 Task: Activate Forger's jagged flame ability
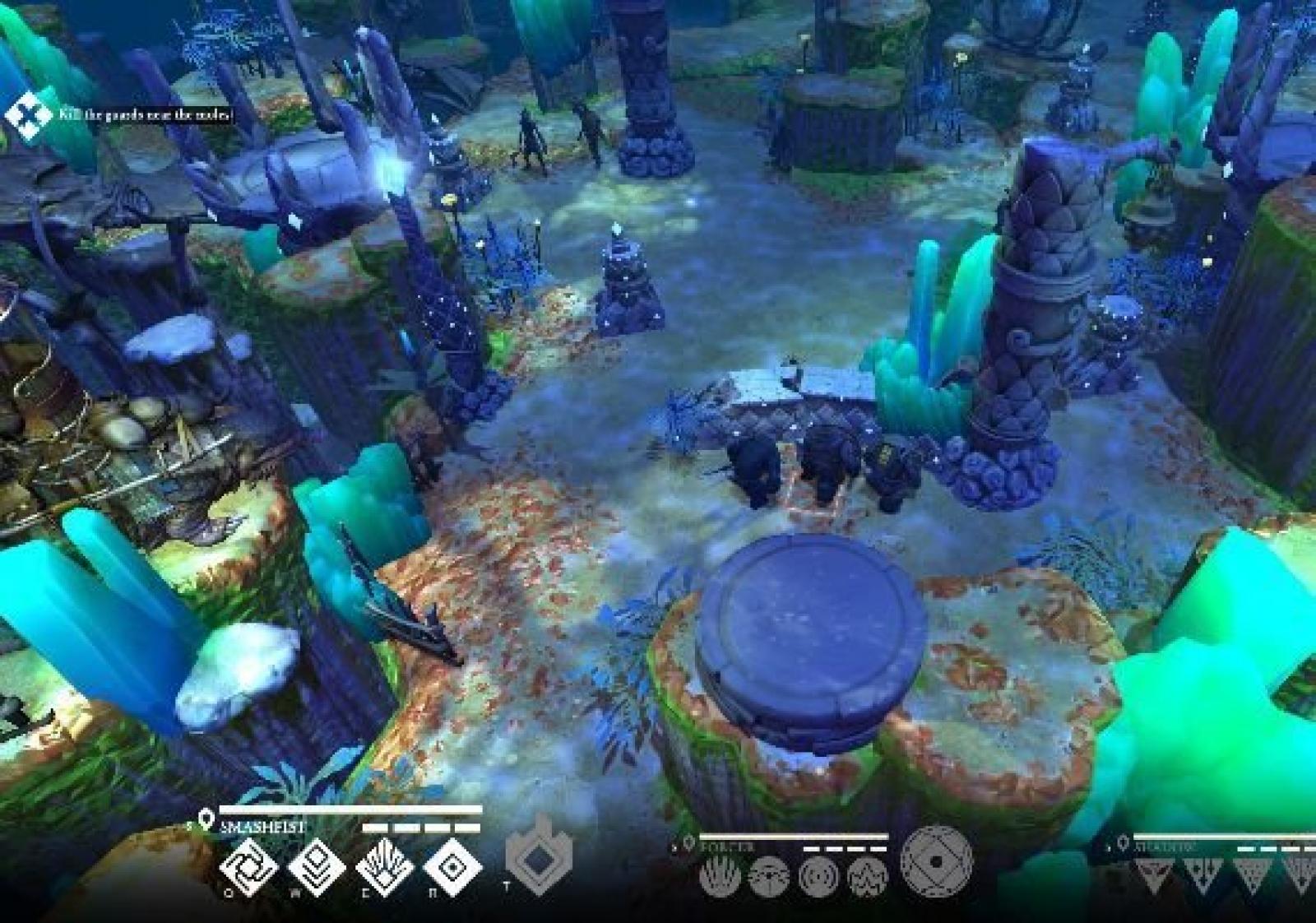[868, 876]
